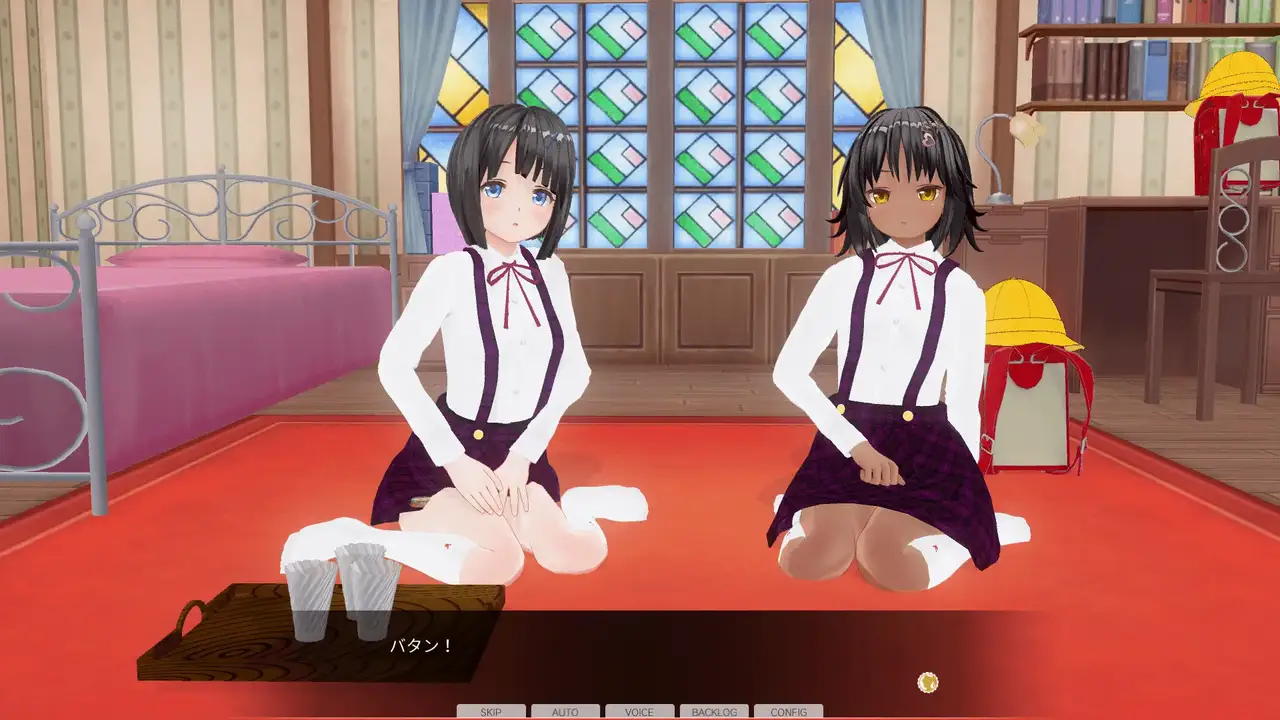Screen dimensions: 1280x720
Task: Open the CONFIG settings
Action: [788, 712]
